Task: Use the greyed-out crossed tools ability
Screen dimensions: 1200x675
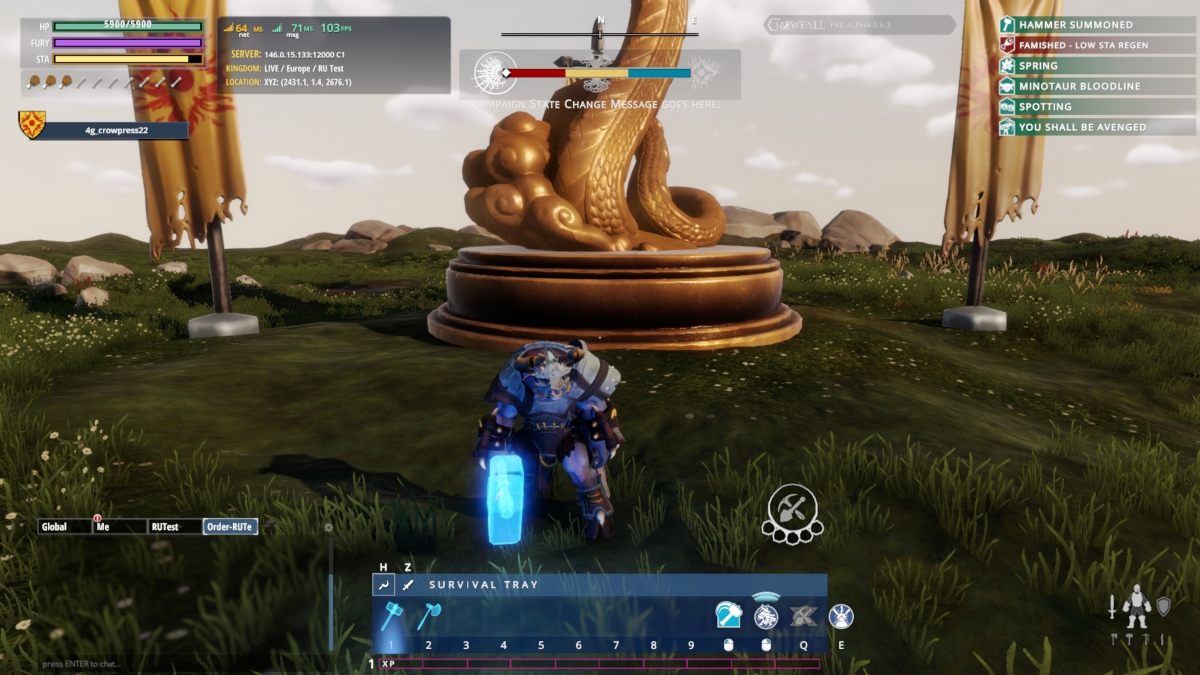Action: [803, 616]
